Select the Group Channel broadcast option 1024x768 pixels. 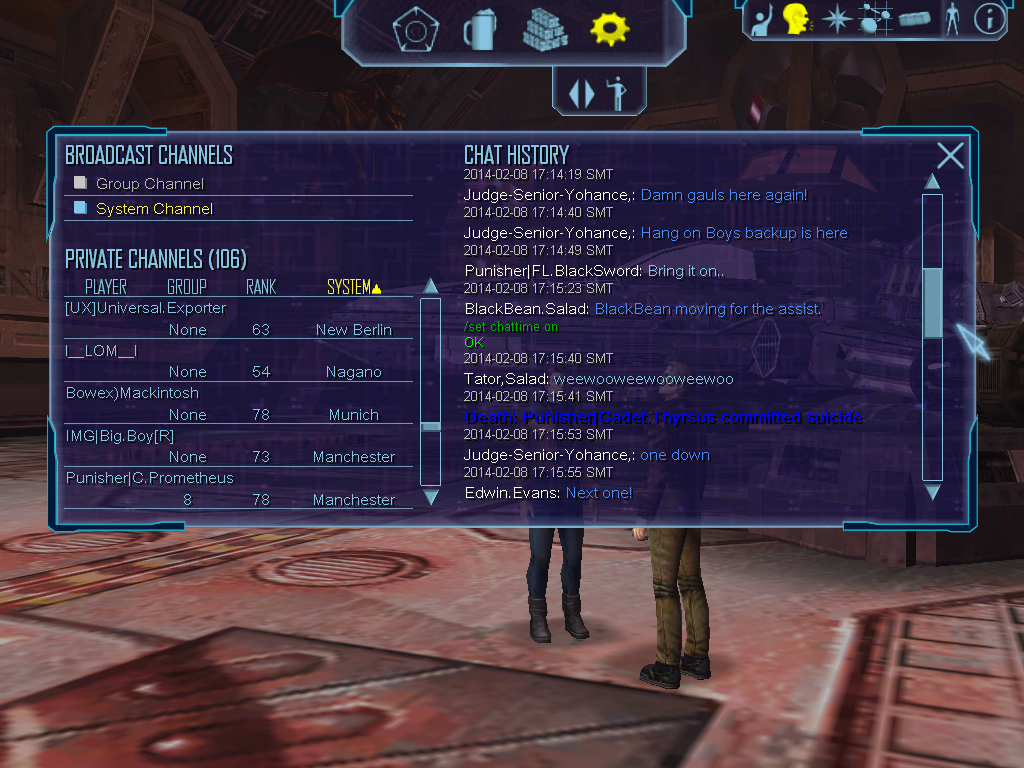click(x=149, y=184)
